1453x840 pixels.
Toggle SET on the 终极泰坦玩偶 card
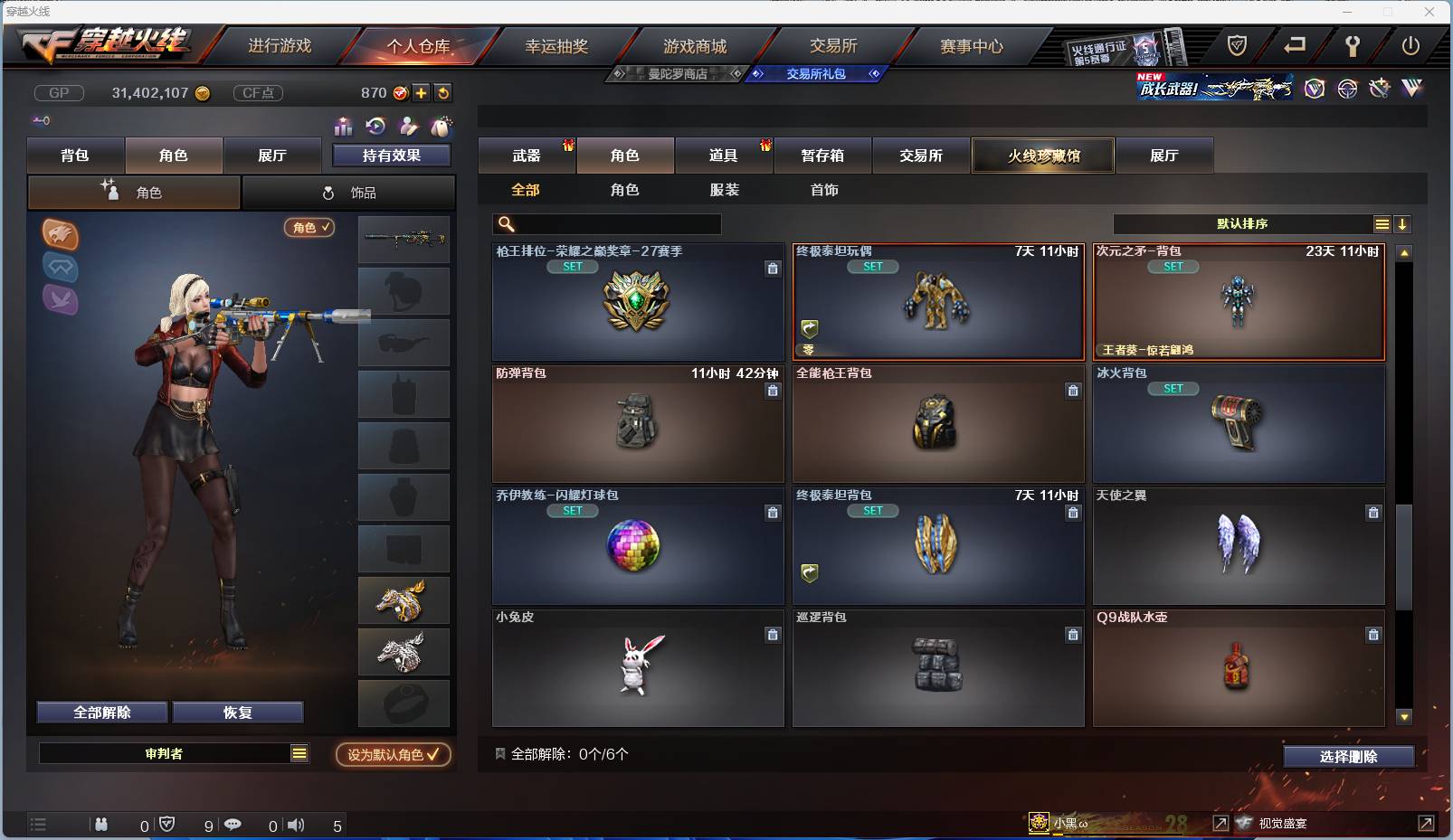(873, 266)
